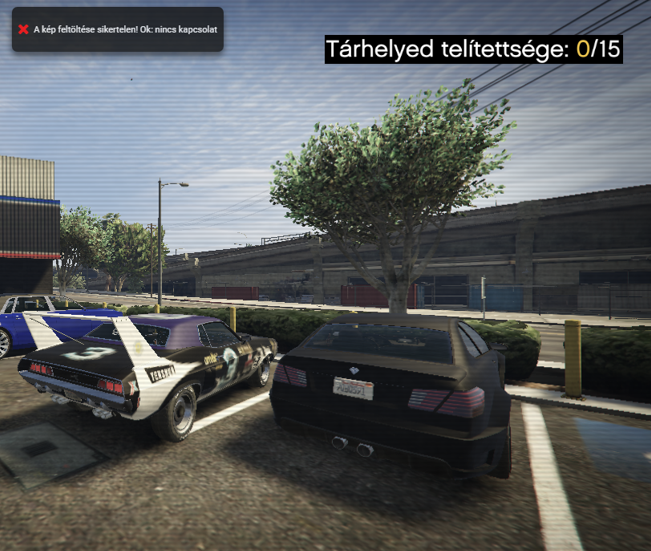Dismiss the failed image upload notification

pos(24,30)
